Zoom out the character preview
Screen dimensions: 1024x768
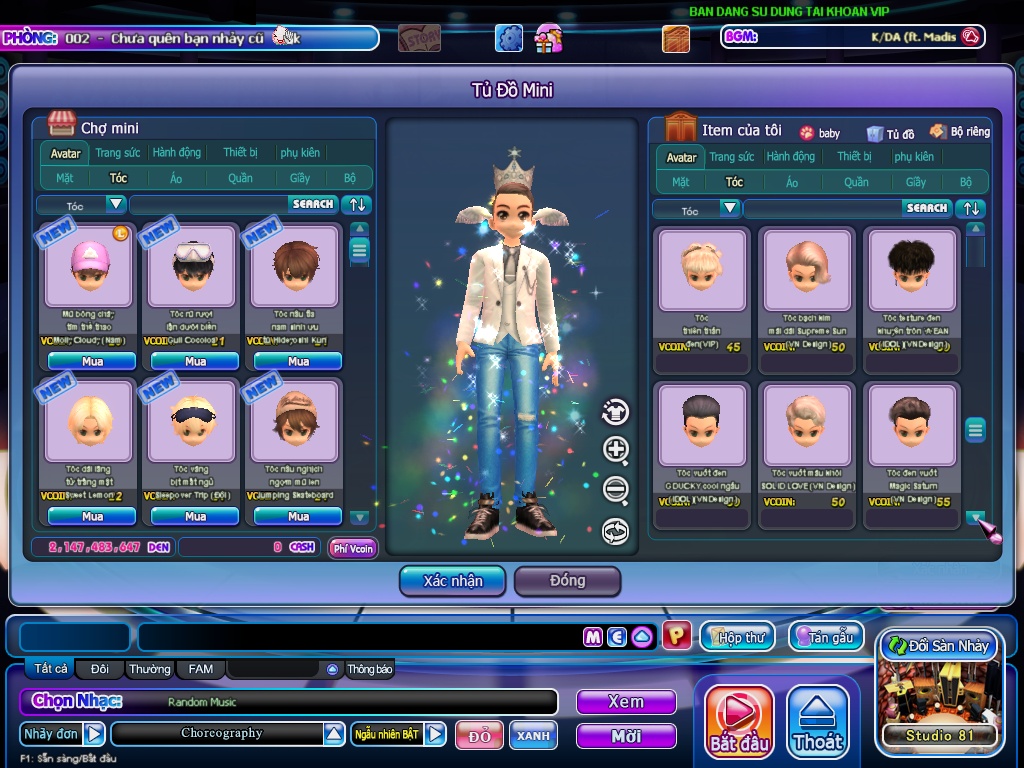(x=616, y=490)
